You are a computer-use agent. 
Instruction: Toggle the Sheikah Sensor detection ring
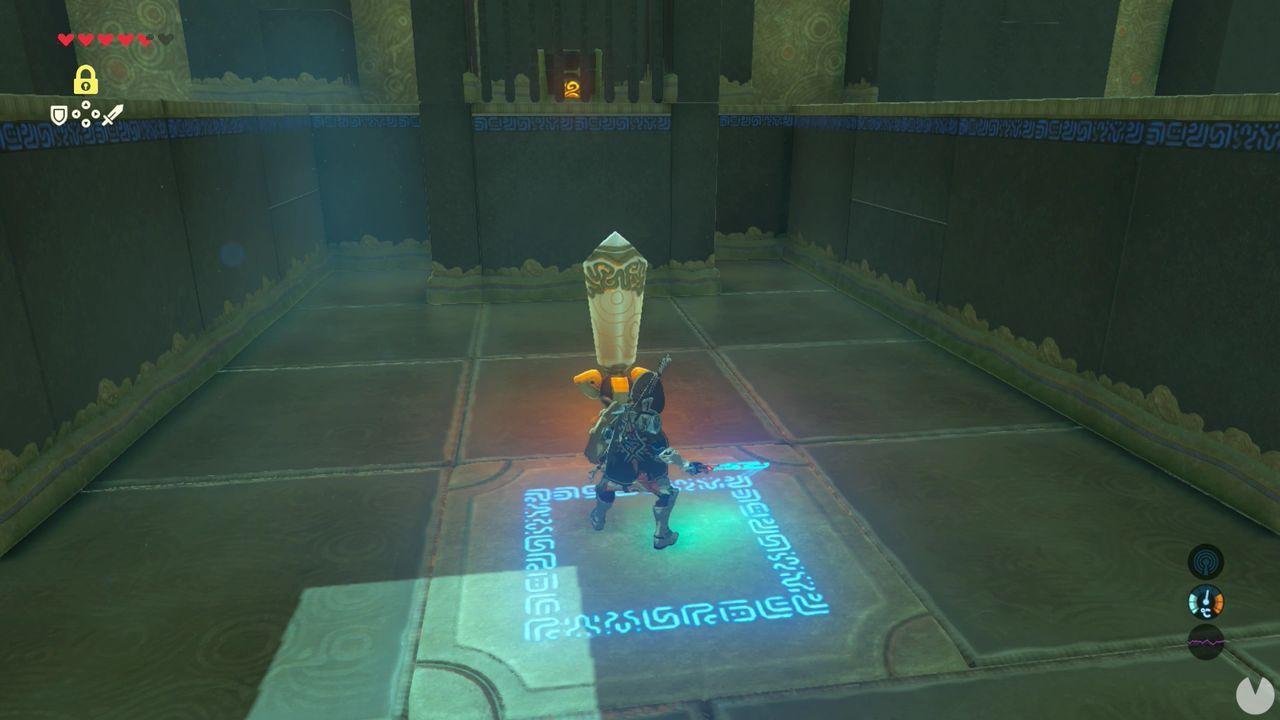[x=1205, y=560]
